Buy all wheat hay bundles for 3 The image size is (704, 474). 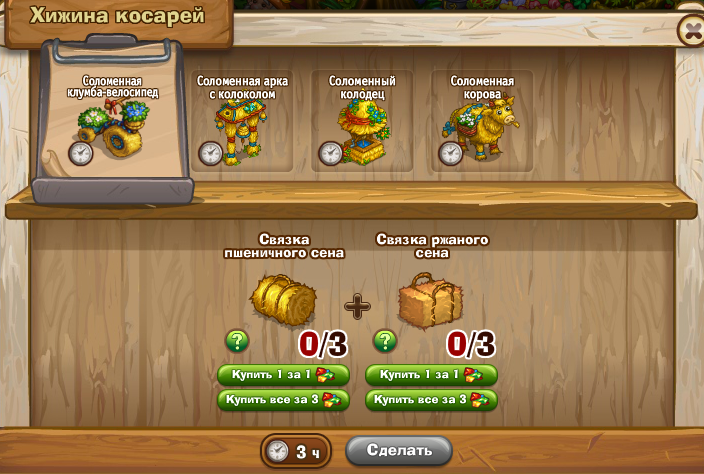click(x=283, y=400)
